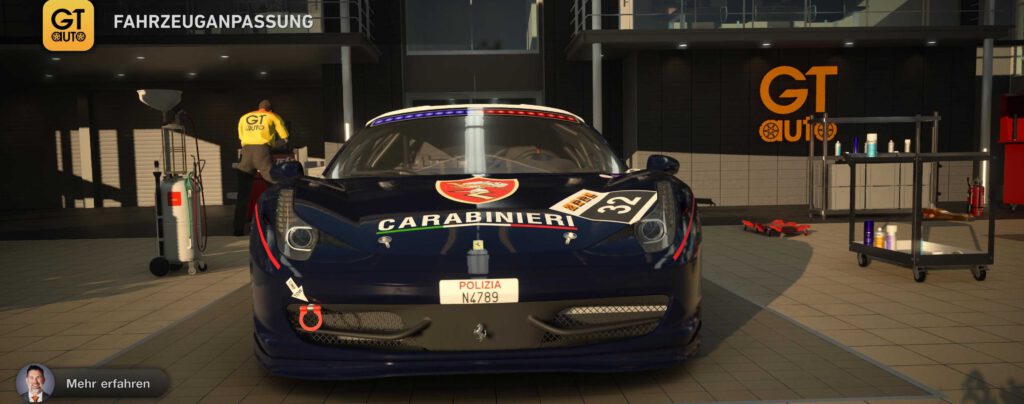Select the advisor portrait icon
1024x404 pixels.
pos(35,383)
